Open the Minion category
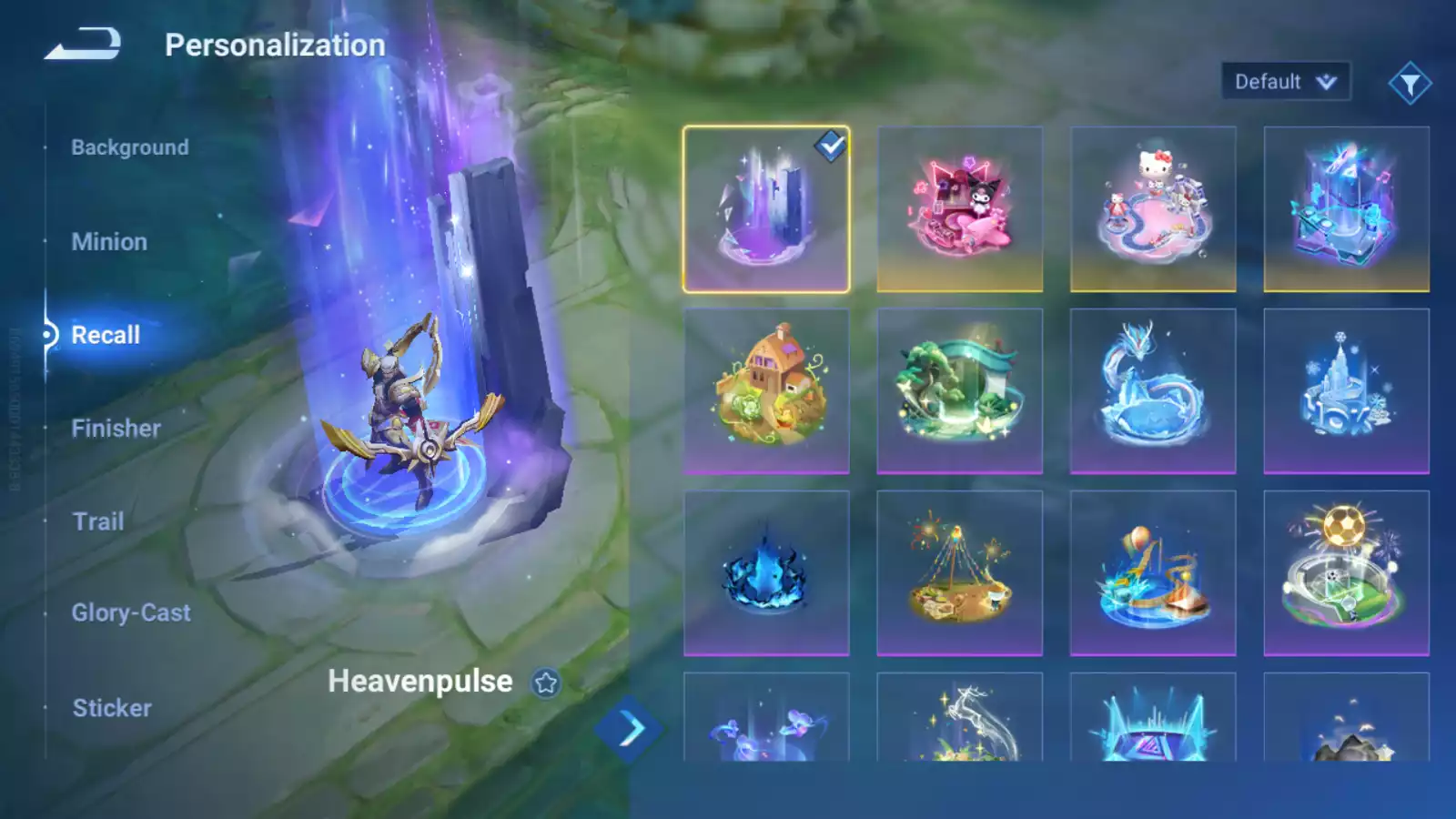The height and width of the screenshot is (819, 1456). (x=109, y=242)
